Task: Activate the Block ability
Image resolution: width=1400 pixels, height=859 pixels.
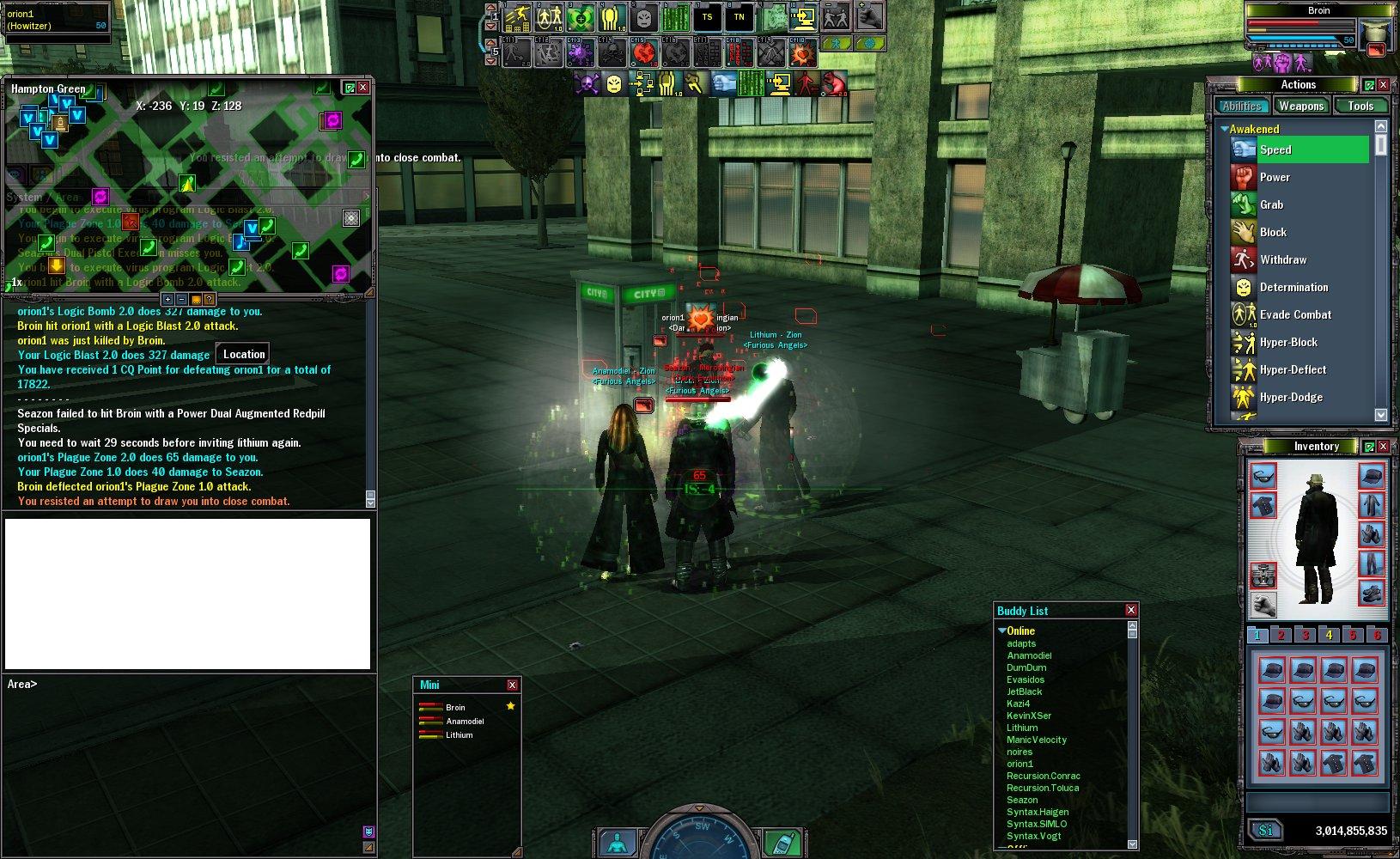Action: click(1273, 232)
